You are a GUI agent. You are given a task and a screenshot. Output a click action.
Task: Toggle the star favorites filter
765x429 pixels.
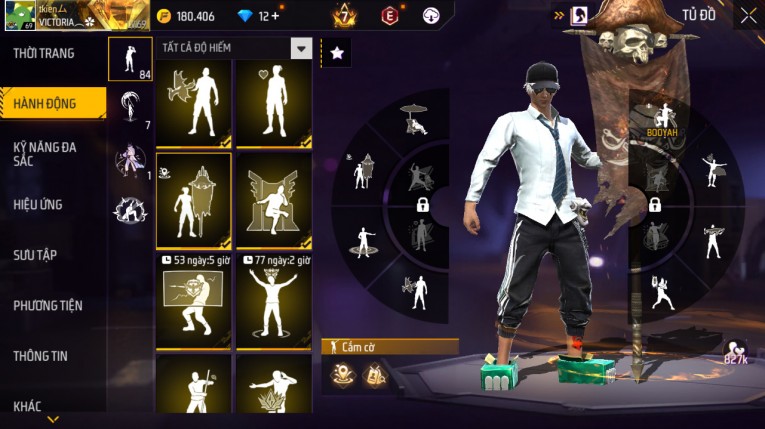(x=336, y=52)
